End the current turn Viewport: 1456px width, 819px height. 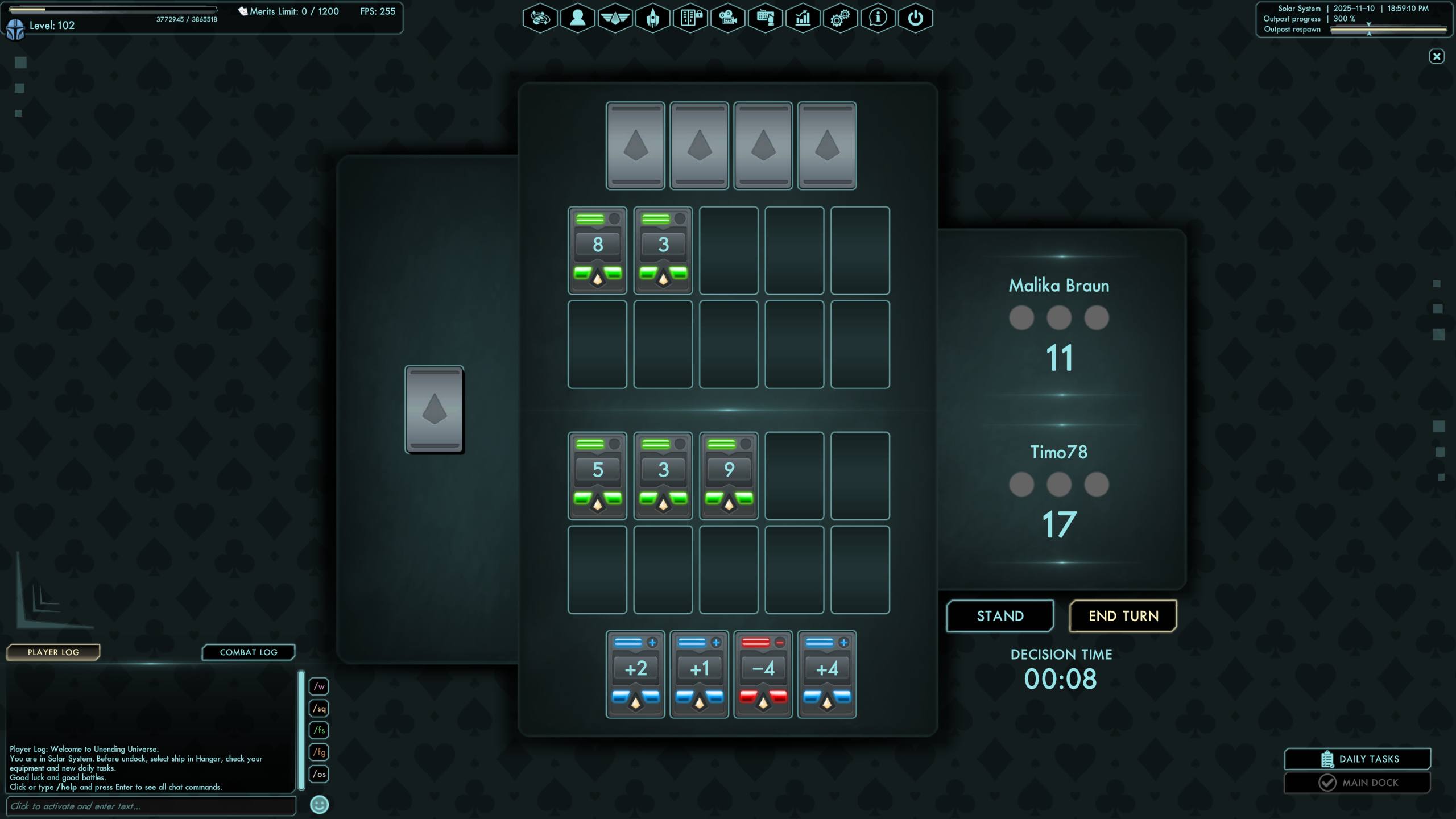[1123, 616]
